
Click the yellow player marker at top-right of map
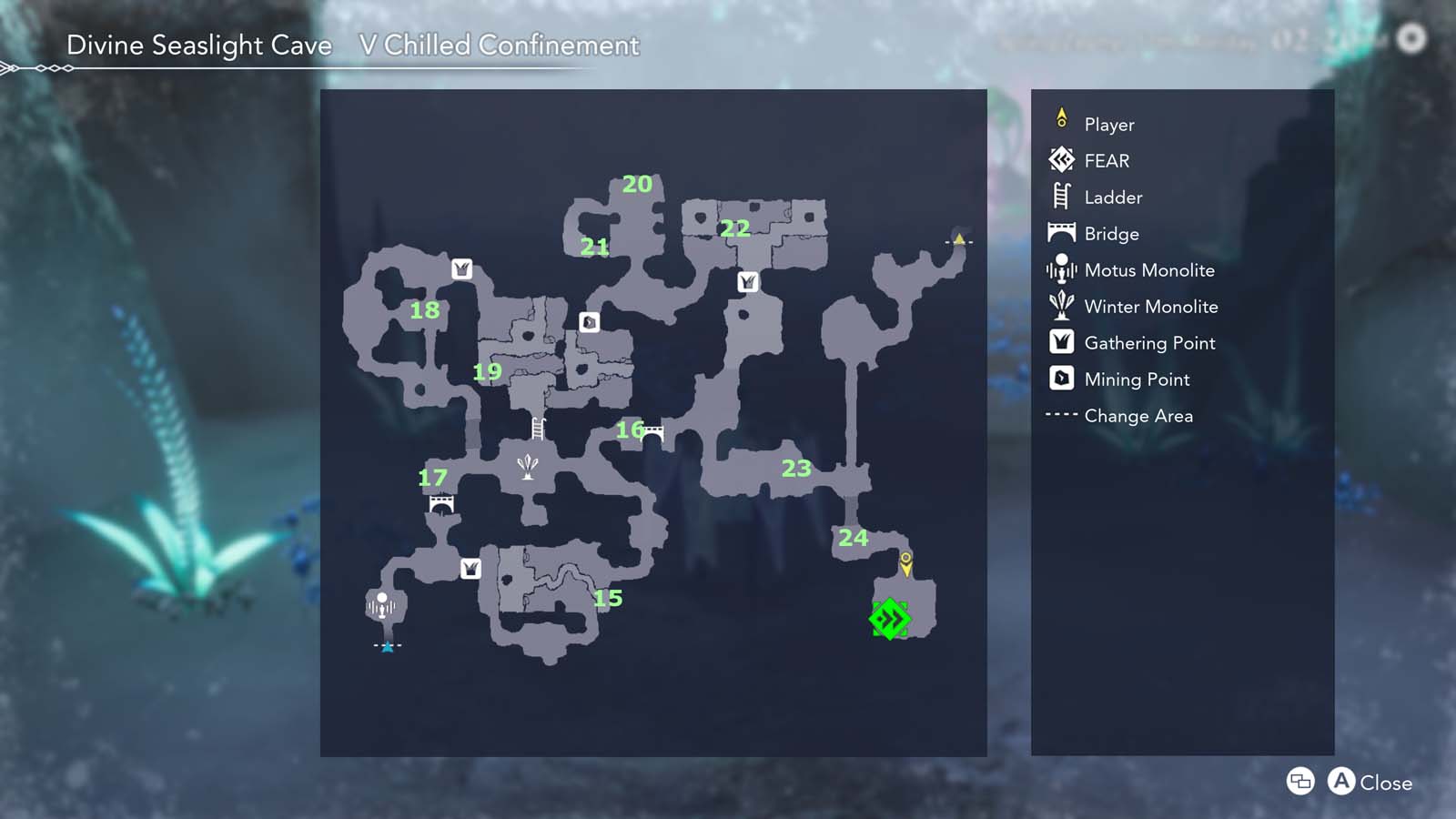(960, 238)
